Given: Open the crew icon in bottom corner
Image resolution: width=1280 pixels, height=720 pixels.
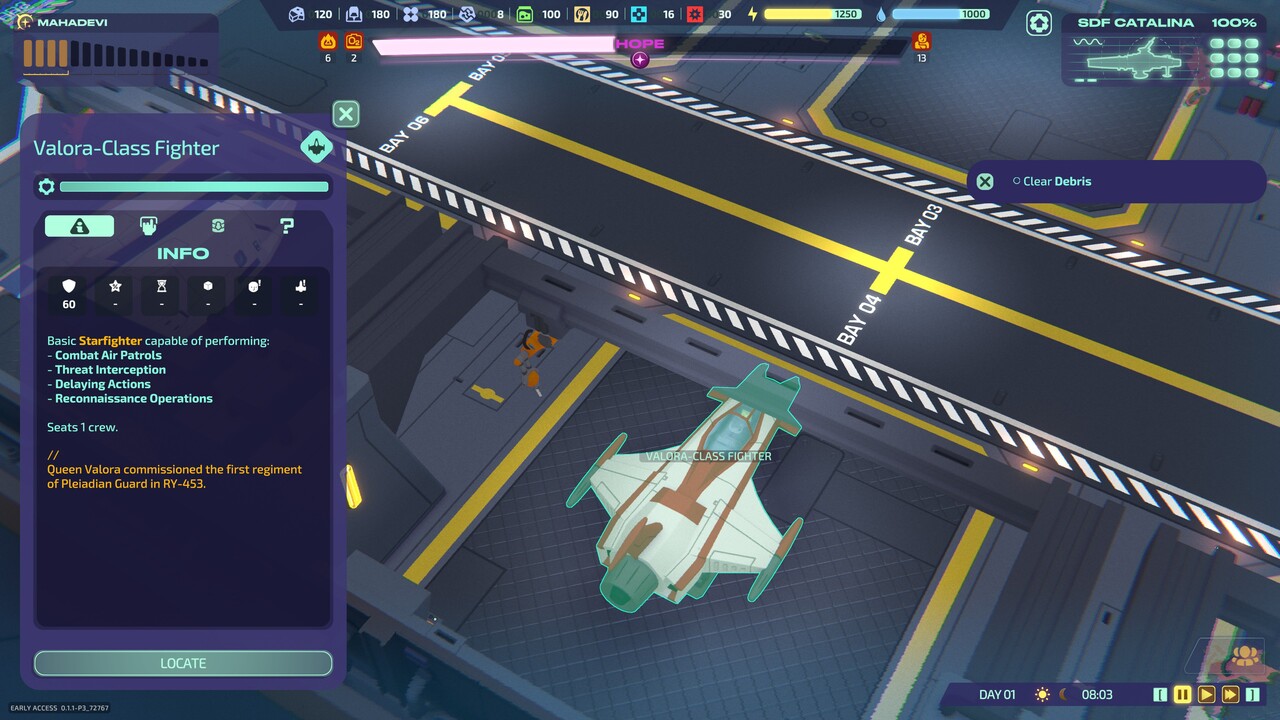Looking at the screenshot, I should pos(1245,656).
